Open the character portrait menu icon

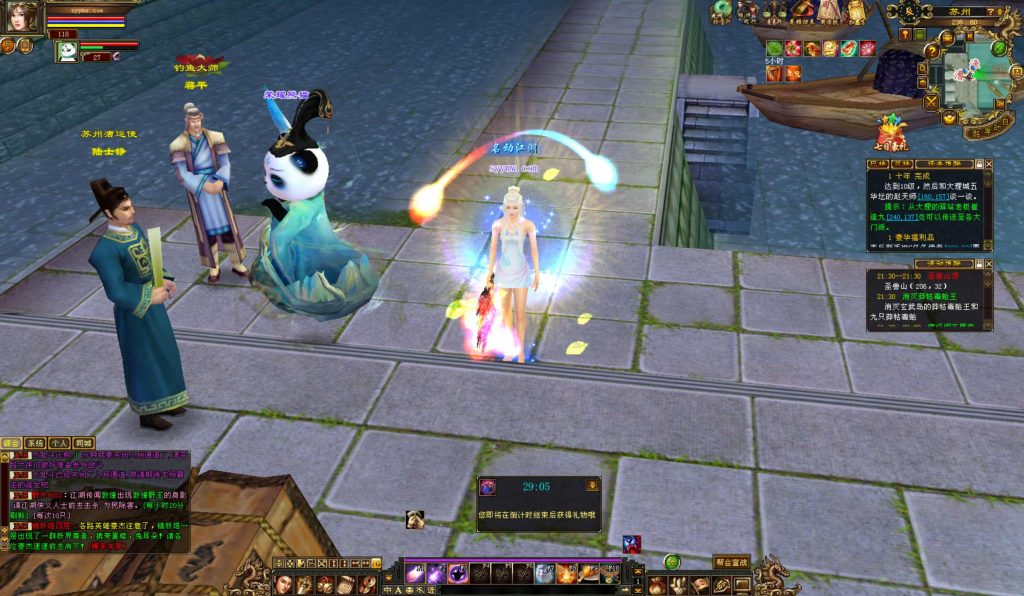click(x=283, y=584)
